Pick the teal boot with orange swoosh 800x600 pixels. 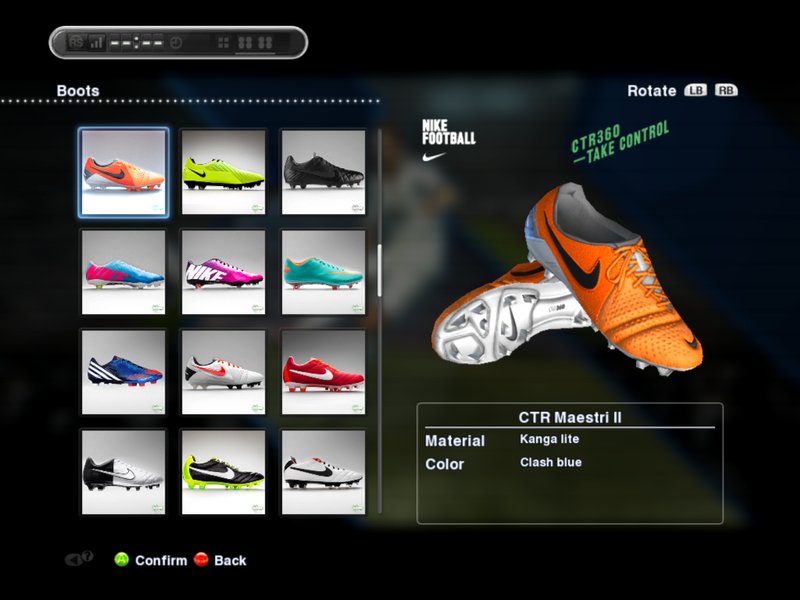323,272
